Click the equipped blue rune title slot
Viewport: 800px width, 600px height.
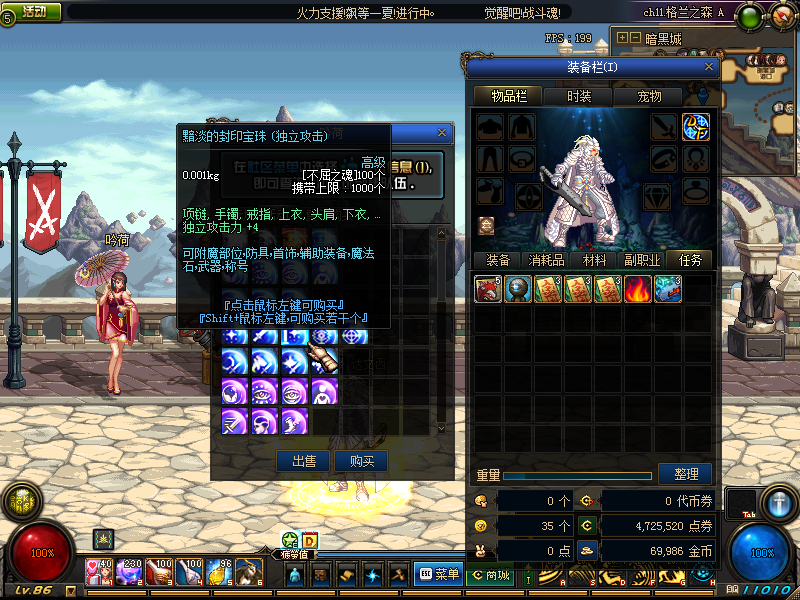(696, 127)
